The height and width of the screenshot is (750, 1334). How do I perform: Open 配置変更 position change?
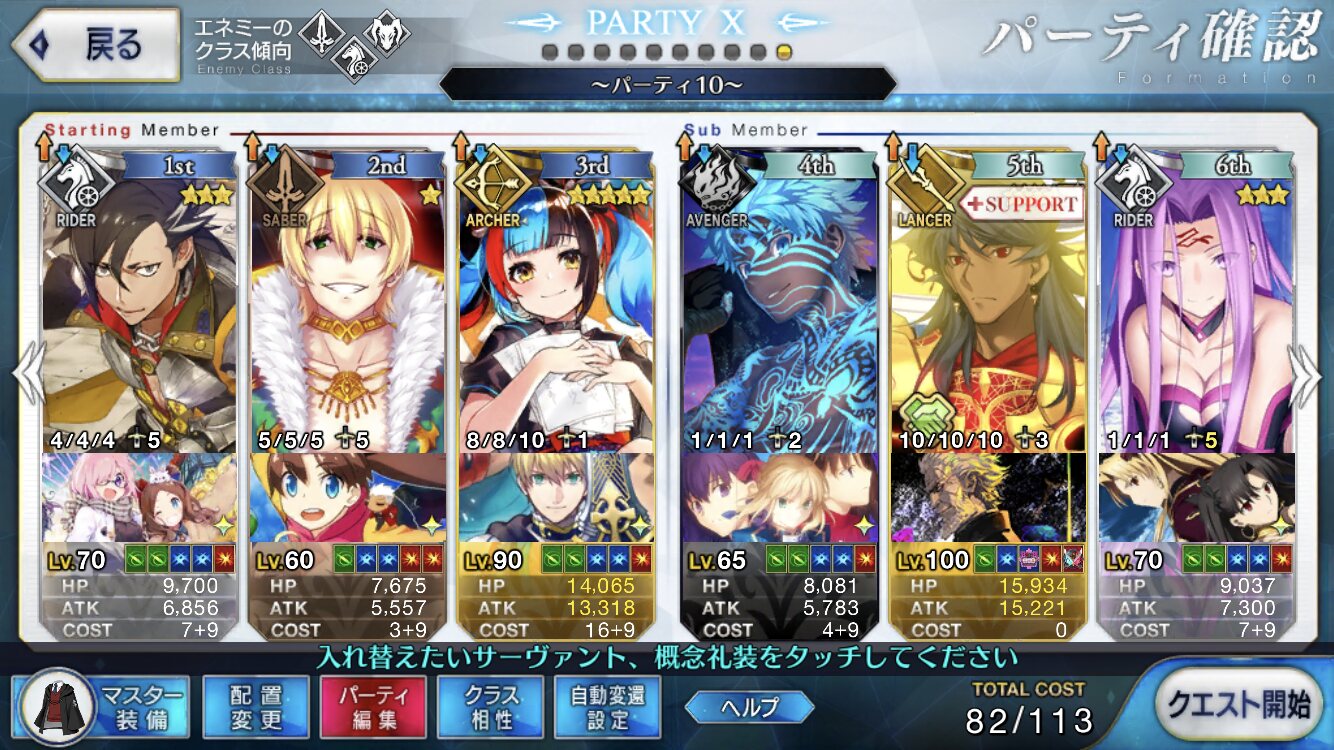coord(255,706)
